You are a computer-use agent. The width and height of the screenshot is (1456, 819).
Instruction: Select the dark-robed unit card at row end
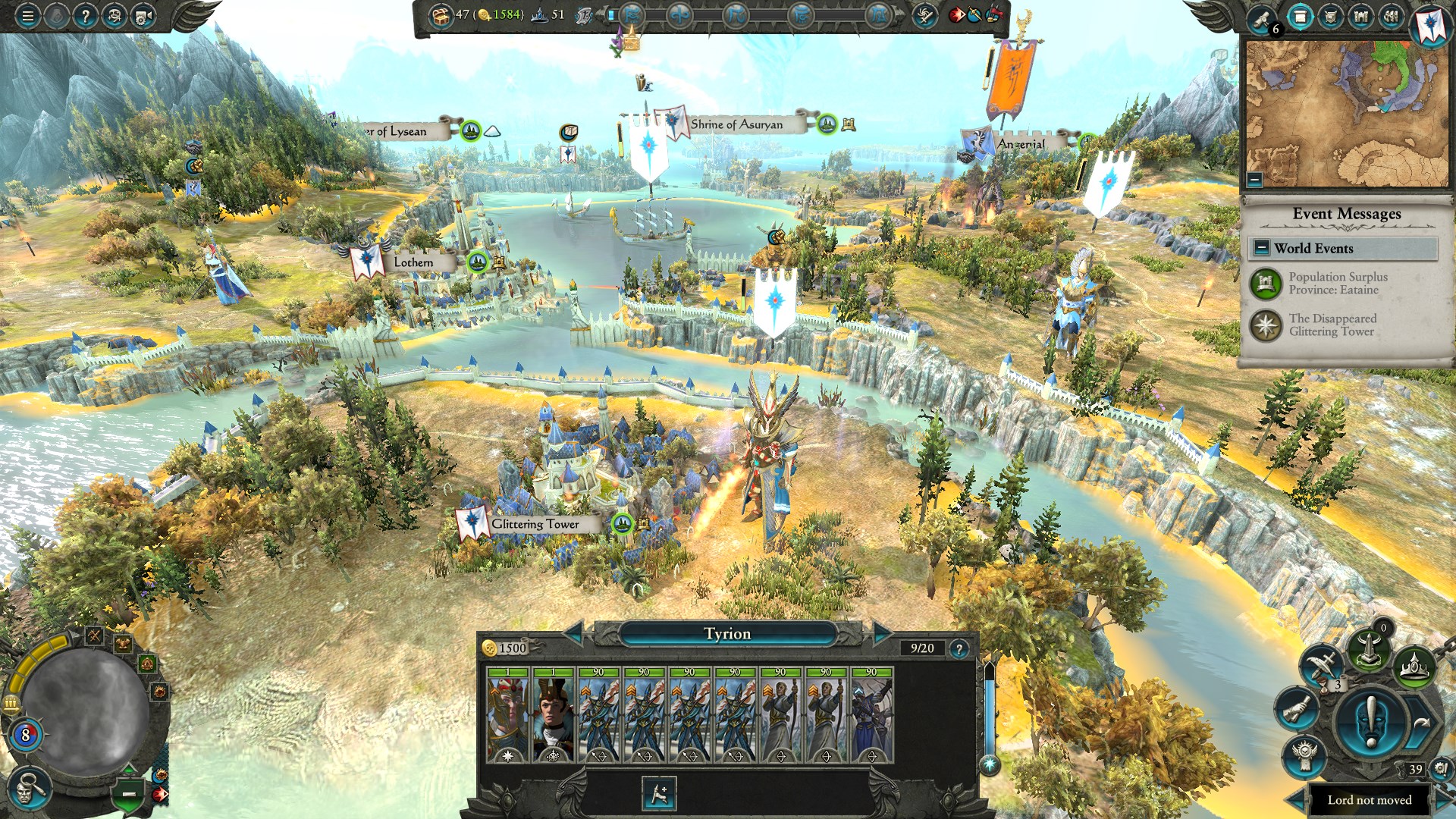871,715
